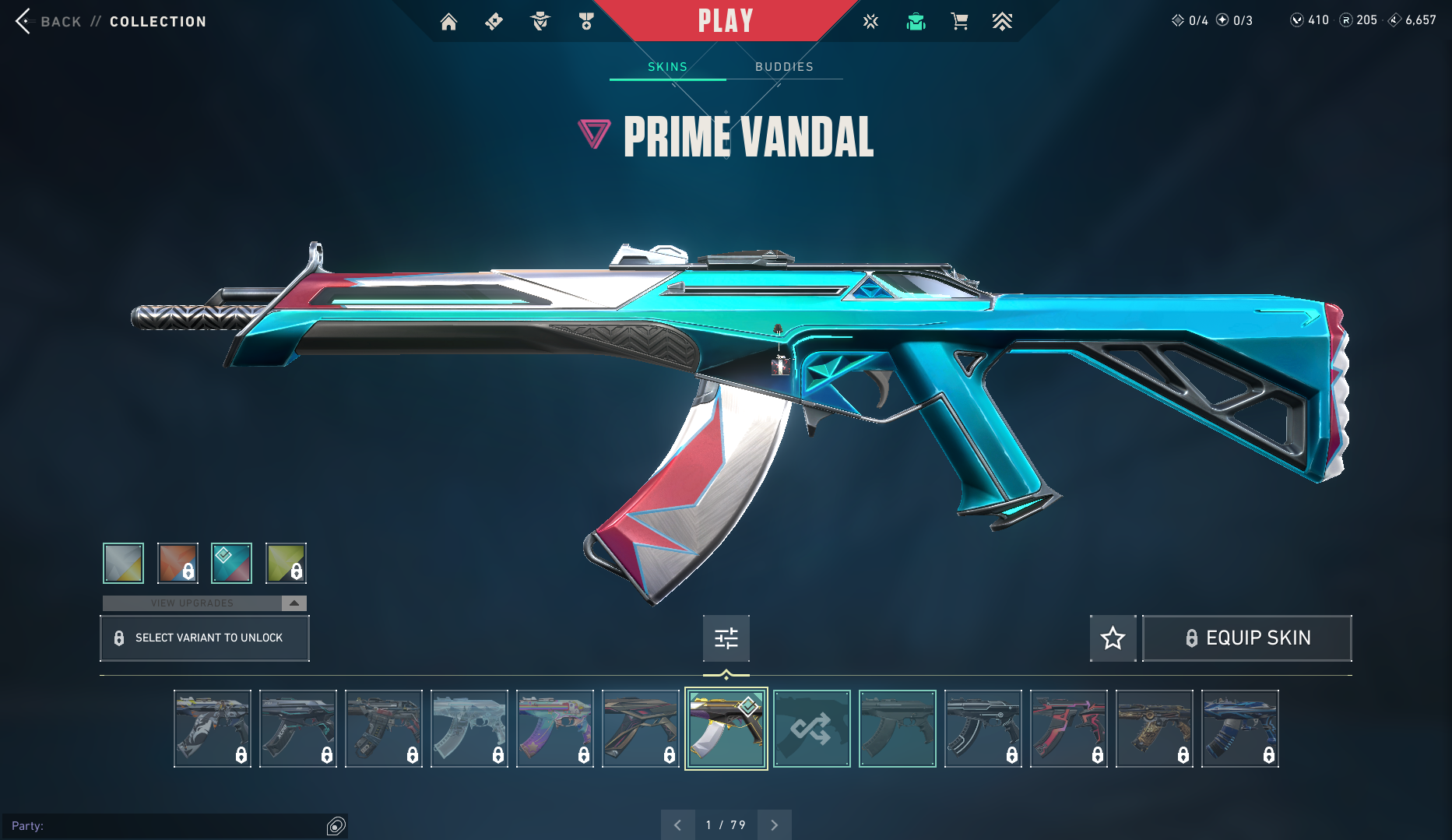Viewport: 1452px width, 840px height.
Task: Open the Party options icon near Party label
Action: pyautogui.click(x=335, y=825)
